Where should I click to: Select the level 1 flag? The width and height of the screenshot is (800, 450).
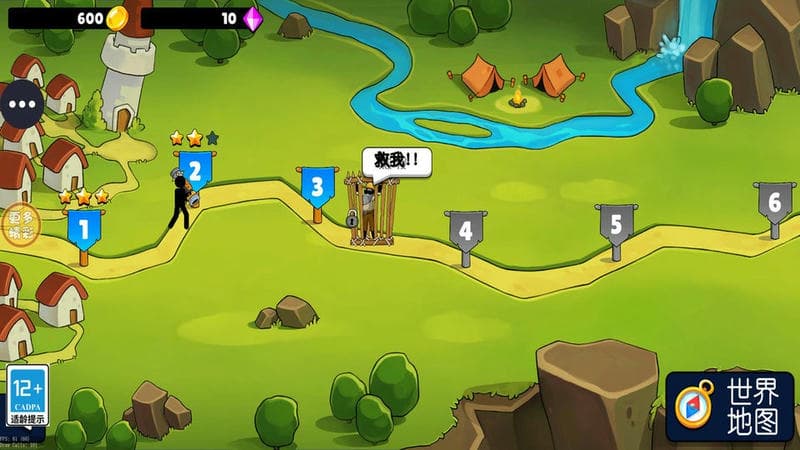coord(83,230)
